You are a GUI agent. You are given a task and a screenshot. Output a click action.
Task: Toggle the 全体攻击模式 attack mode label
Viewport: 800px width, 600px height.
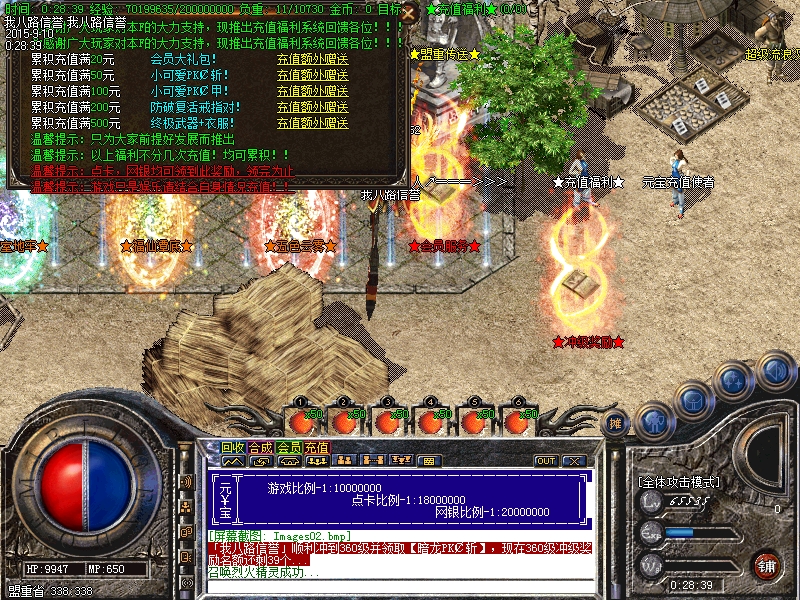(679, 482)
